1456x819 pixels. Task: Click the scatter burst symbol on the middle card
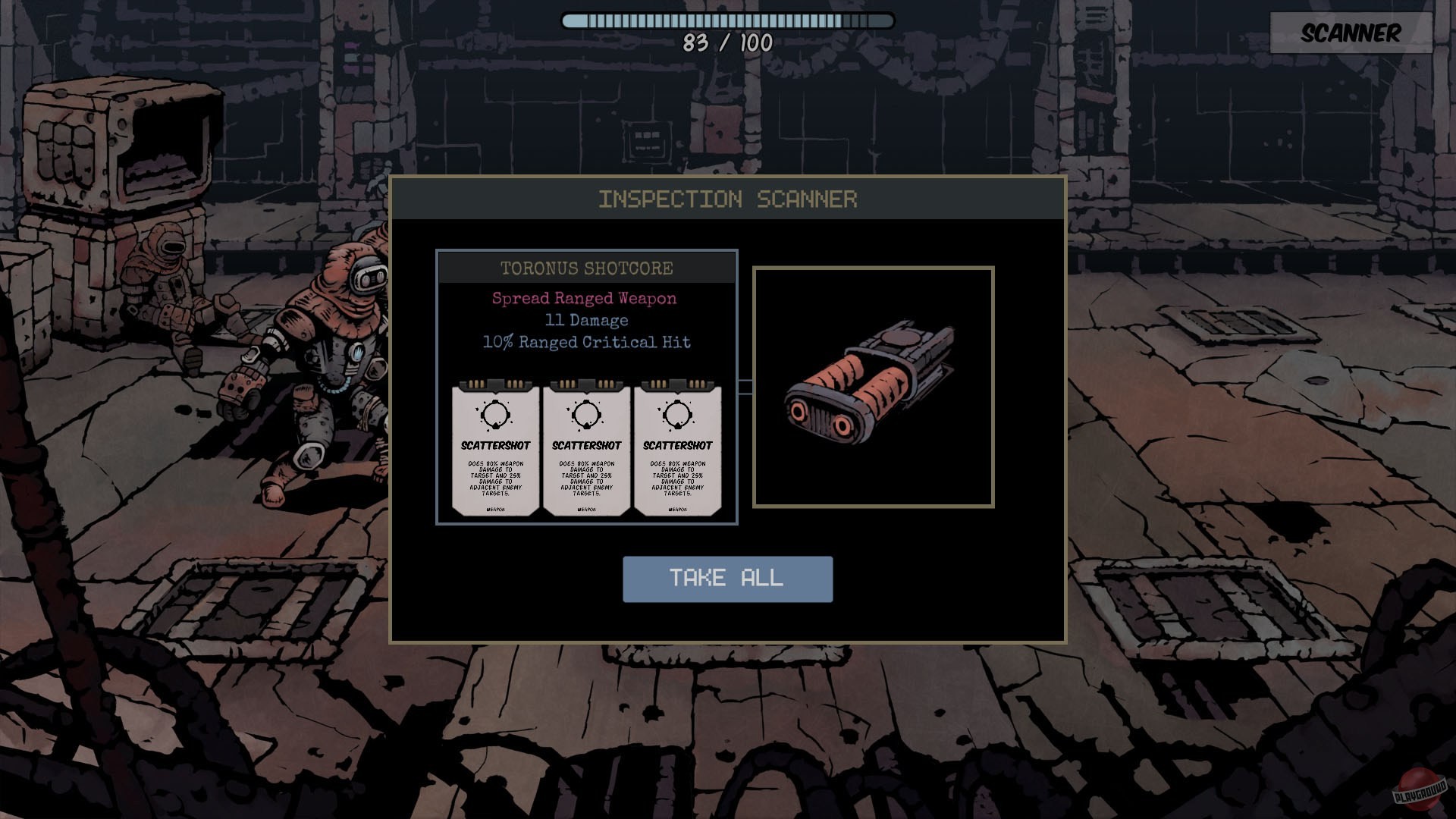[x=587, y=416]
